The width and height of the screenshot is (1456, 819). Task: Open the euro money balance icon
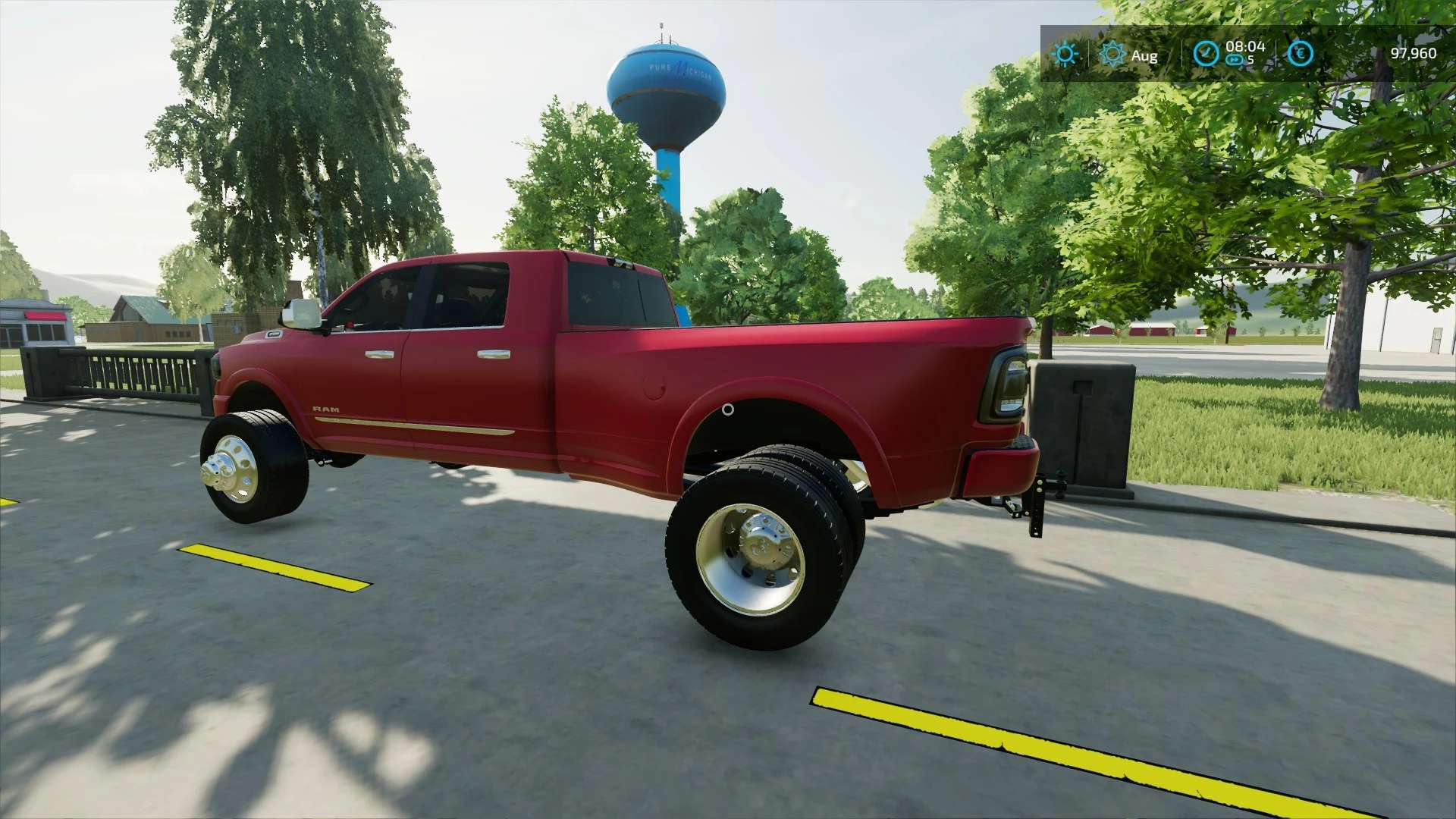[x=1300, y=54]
